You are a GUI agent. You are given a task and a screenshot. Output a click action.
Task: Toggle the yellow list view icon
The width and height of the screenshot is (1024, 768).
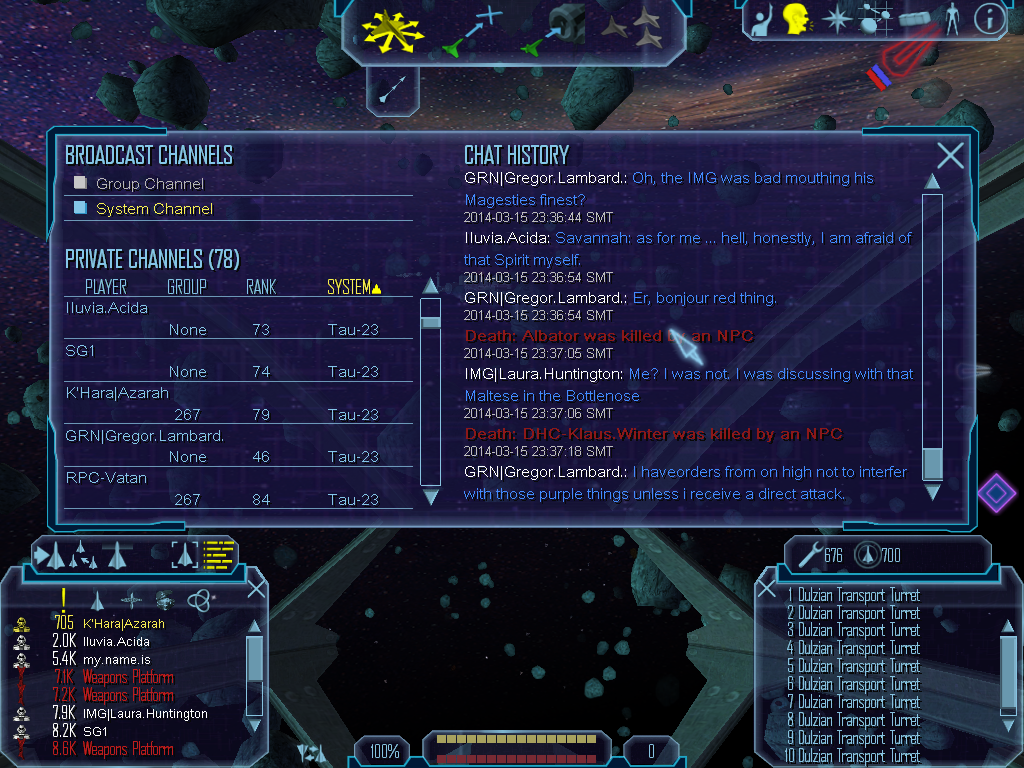tap(217, 553)
